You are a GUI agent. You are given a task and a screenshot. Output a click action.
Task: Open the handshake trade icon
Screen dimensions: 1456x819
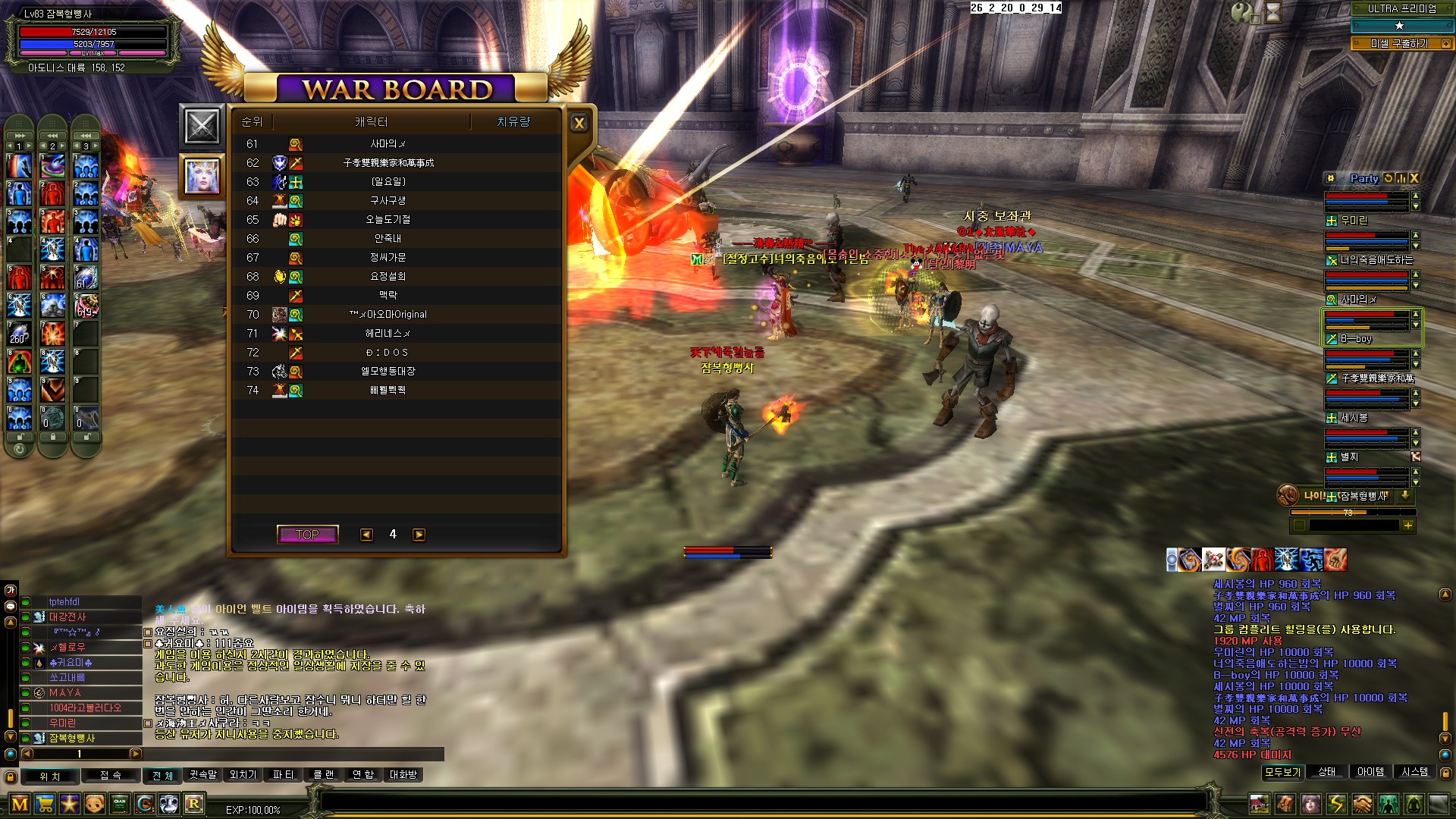pos(1363,804)
